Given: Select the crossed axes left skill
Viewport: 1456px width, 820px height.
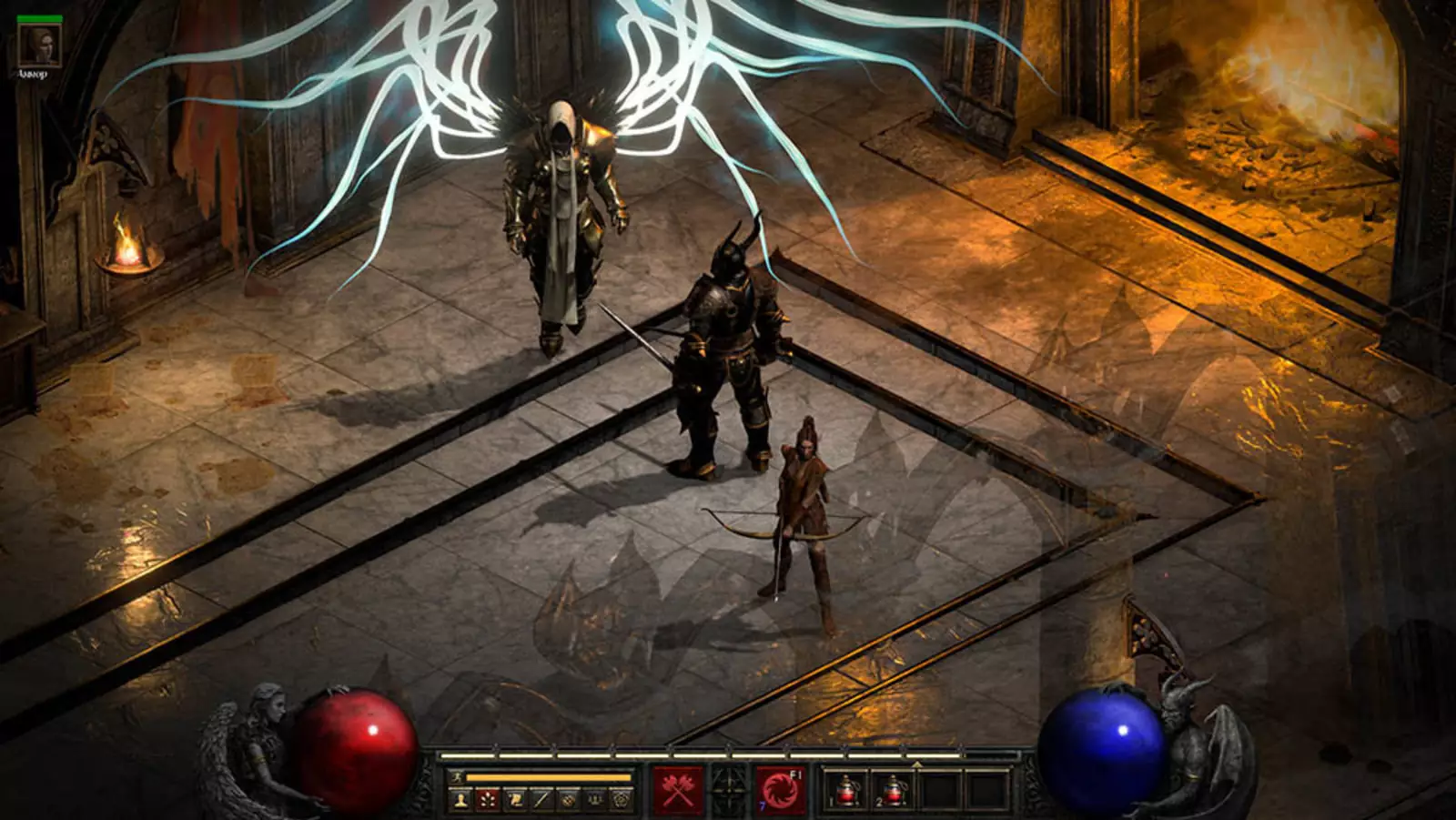Looking at the screenshot, I should click(678, 790).
